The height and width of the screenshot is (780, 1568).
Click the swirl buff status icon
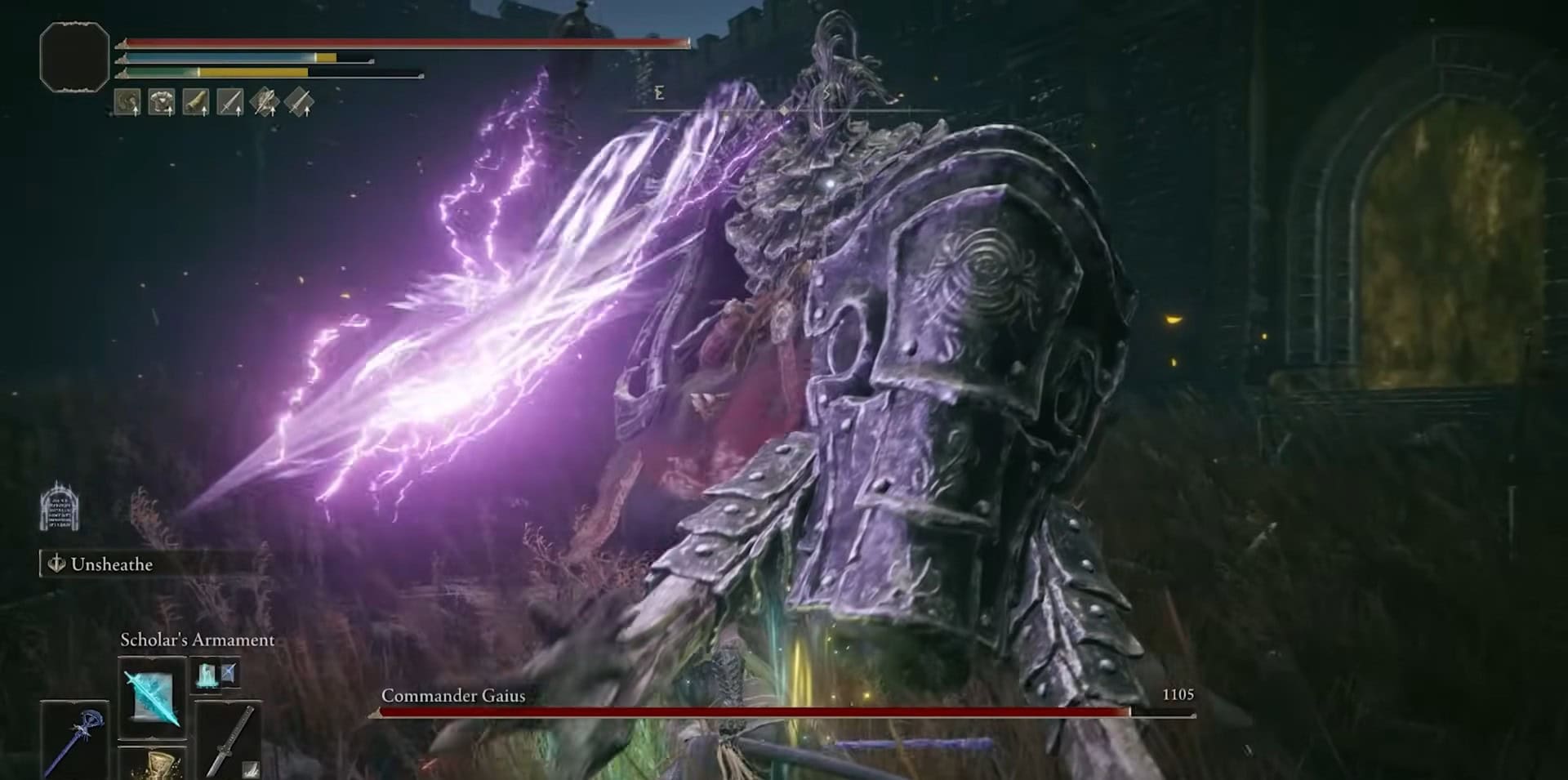[127, 102]
